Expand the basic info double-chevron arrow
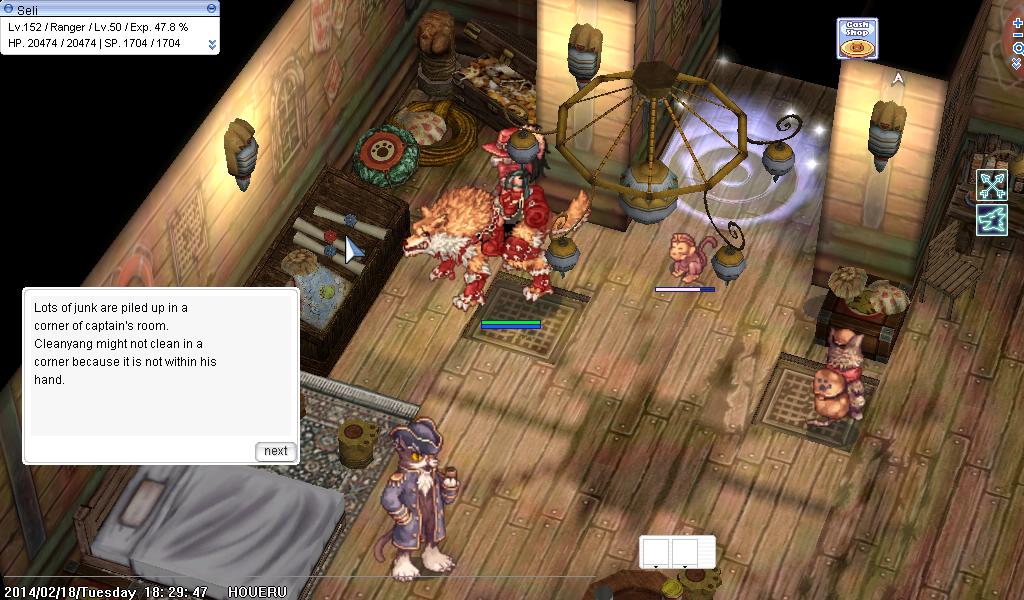 click(212, 44)
